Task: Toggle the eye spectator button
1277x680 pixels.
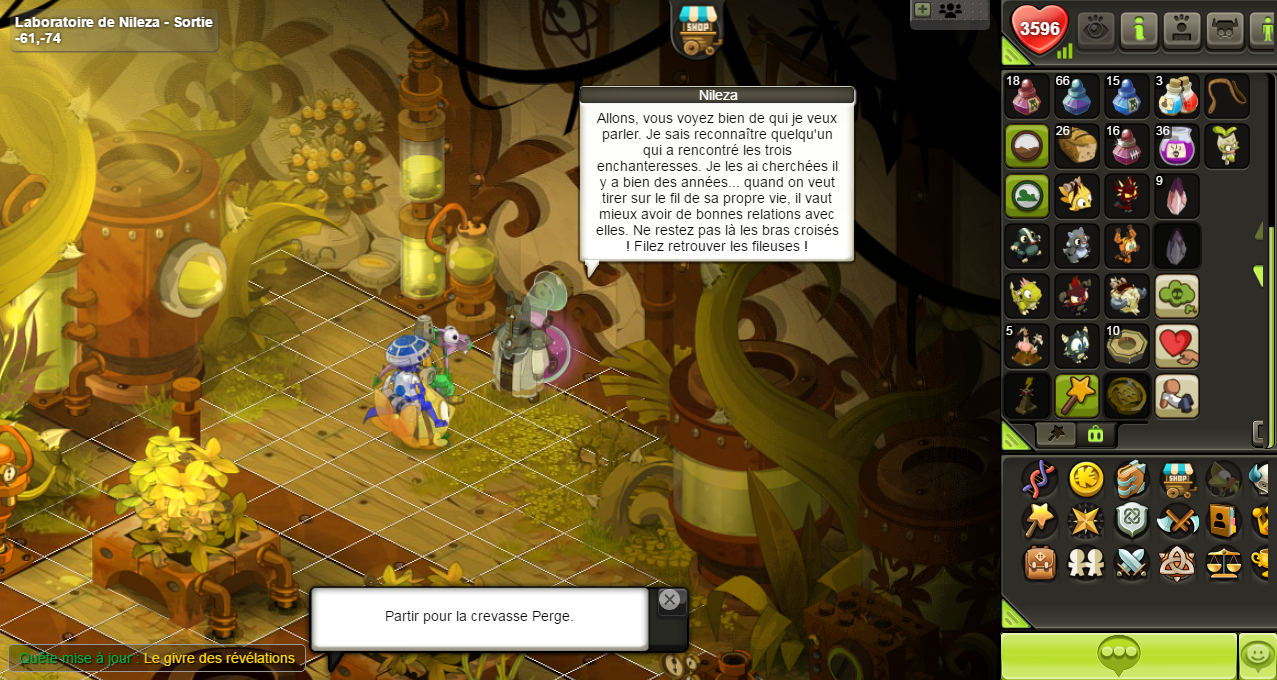Action: coord(1096,29)
